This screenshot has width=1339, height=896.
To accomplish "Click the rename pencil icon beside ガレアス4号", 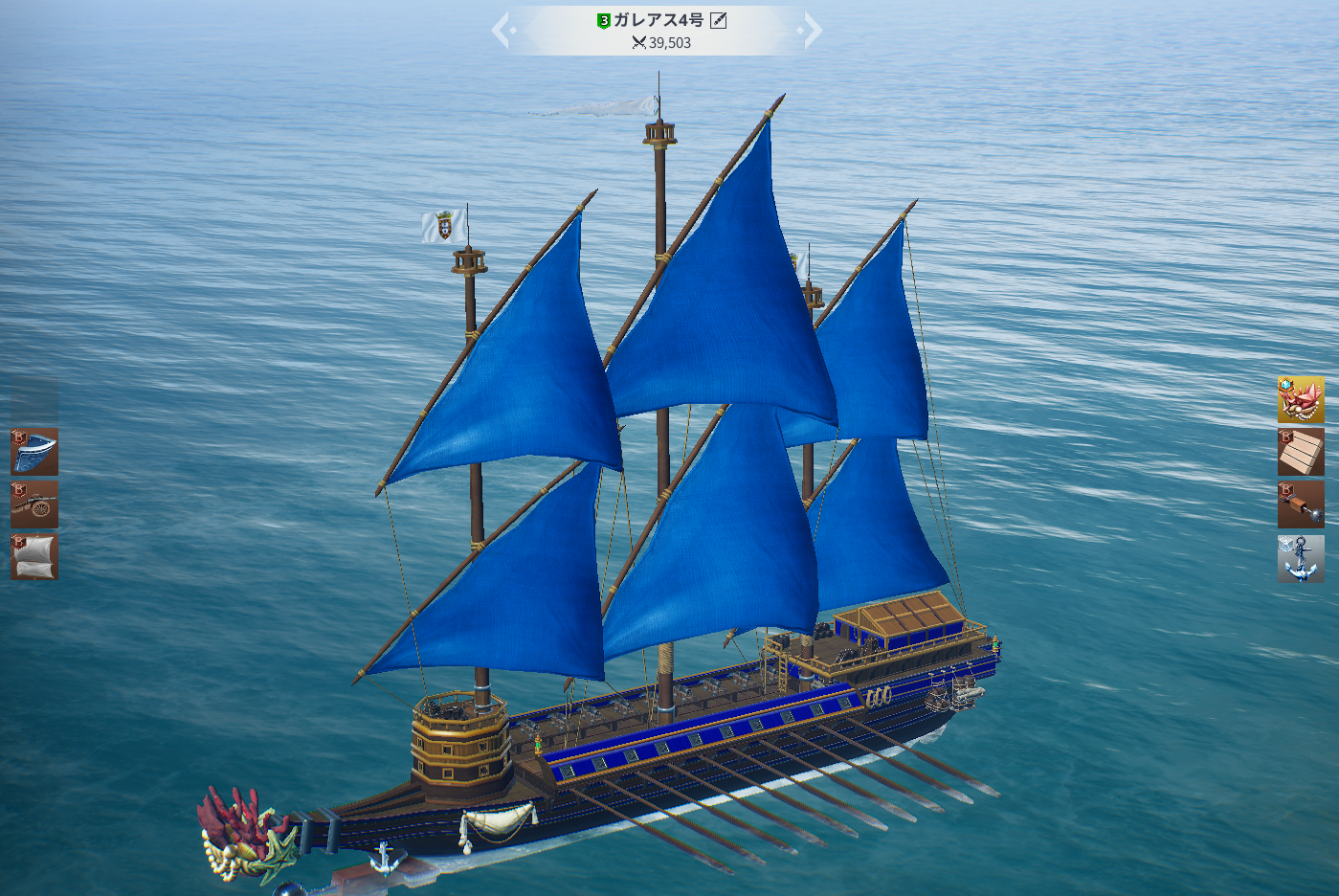I will [x=719, y=20].
